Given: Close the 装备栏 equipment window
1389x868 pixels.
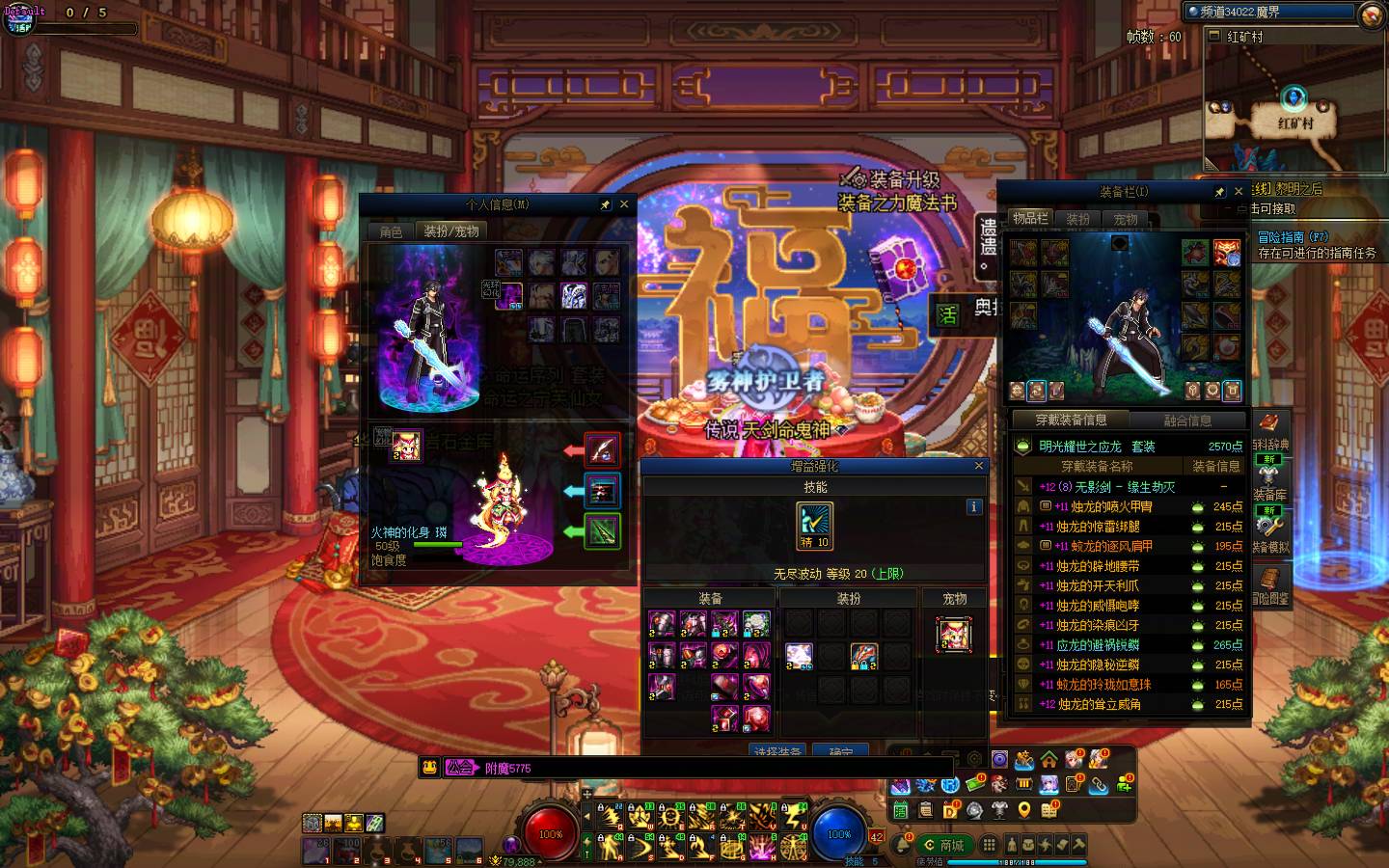Looking at the screenshot, I should 1239,192.
